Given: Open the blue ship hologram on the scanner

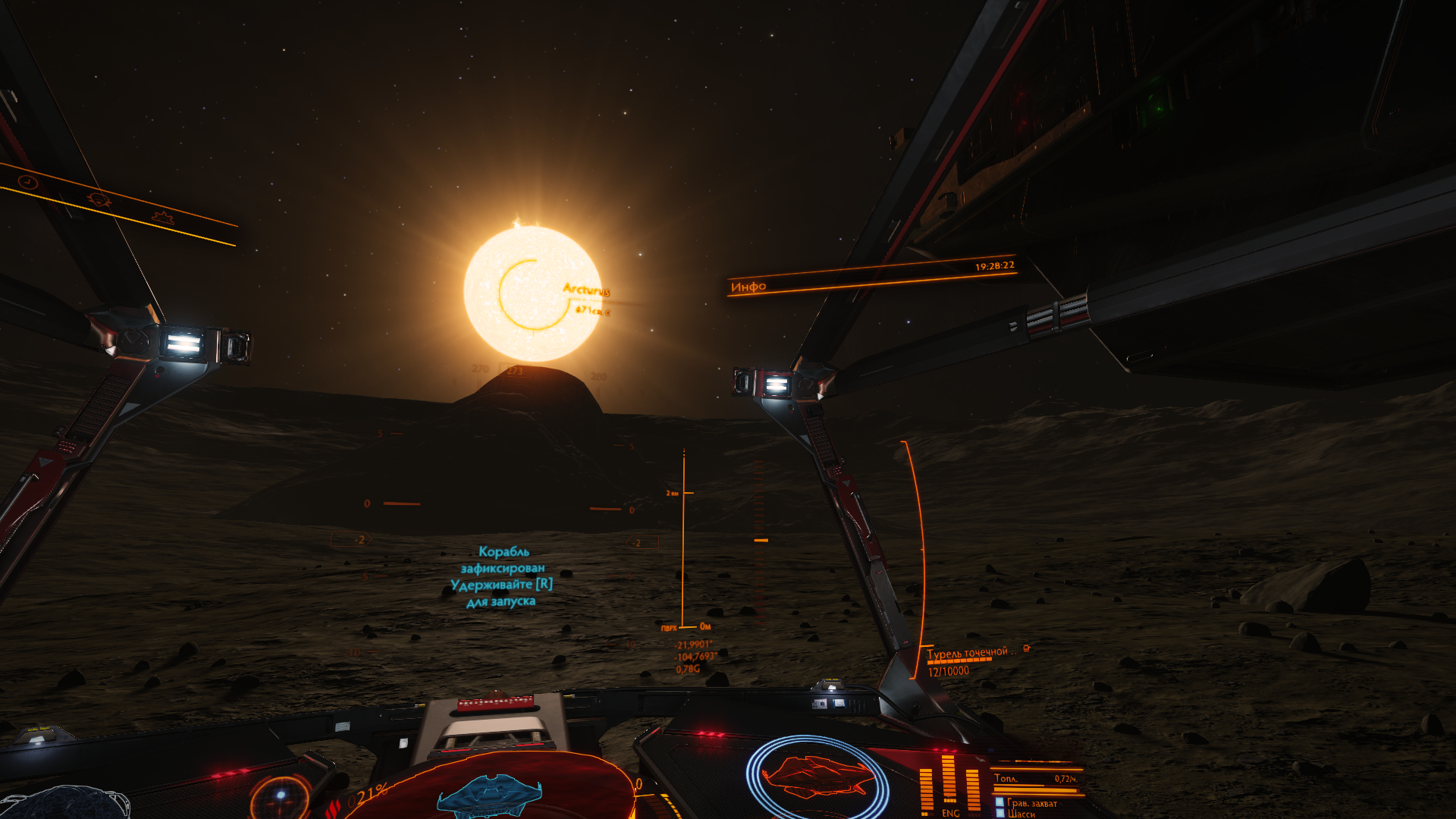Looking at the screenshot, I should 489,794.
